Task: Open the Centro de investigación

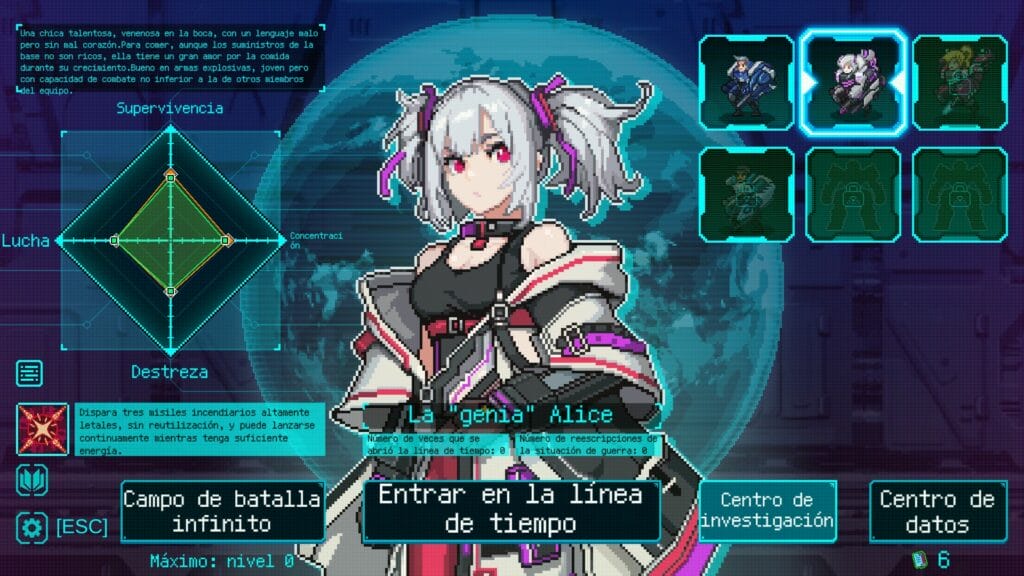Action: tap(767, 510)
